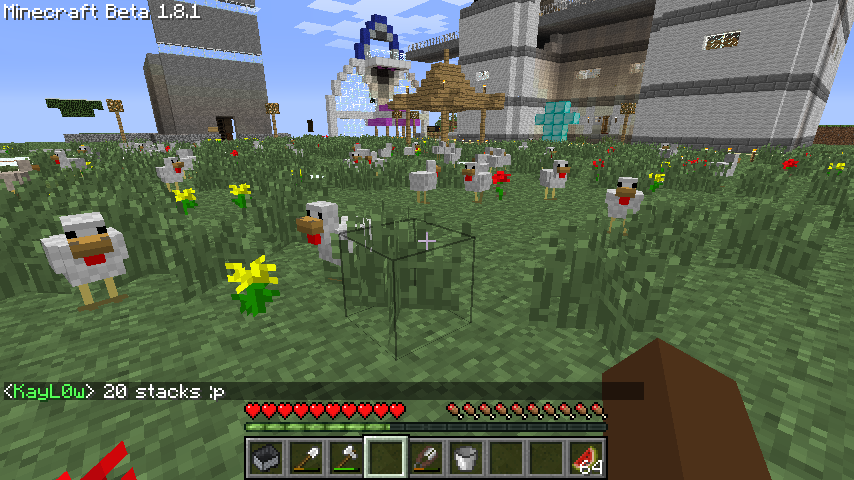Switch to the iron axe slot
The width and height of the screenshot is (854, 480).
click(x=345, y=458)
